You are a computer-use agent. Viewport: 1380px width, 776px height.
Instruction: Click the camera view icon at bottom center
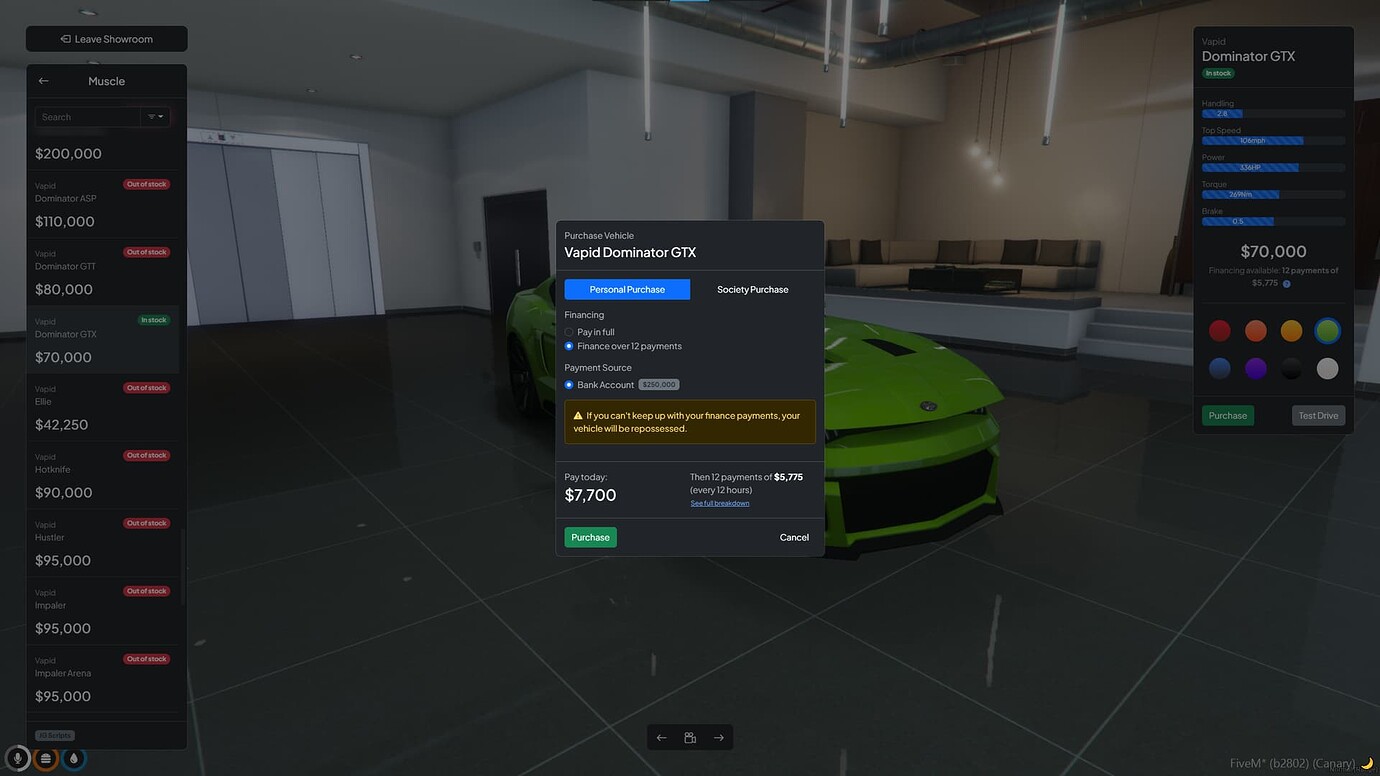689,737
